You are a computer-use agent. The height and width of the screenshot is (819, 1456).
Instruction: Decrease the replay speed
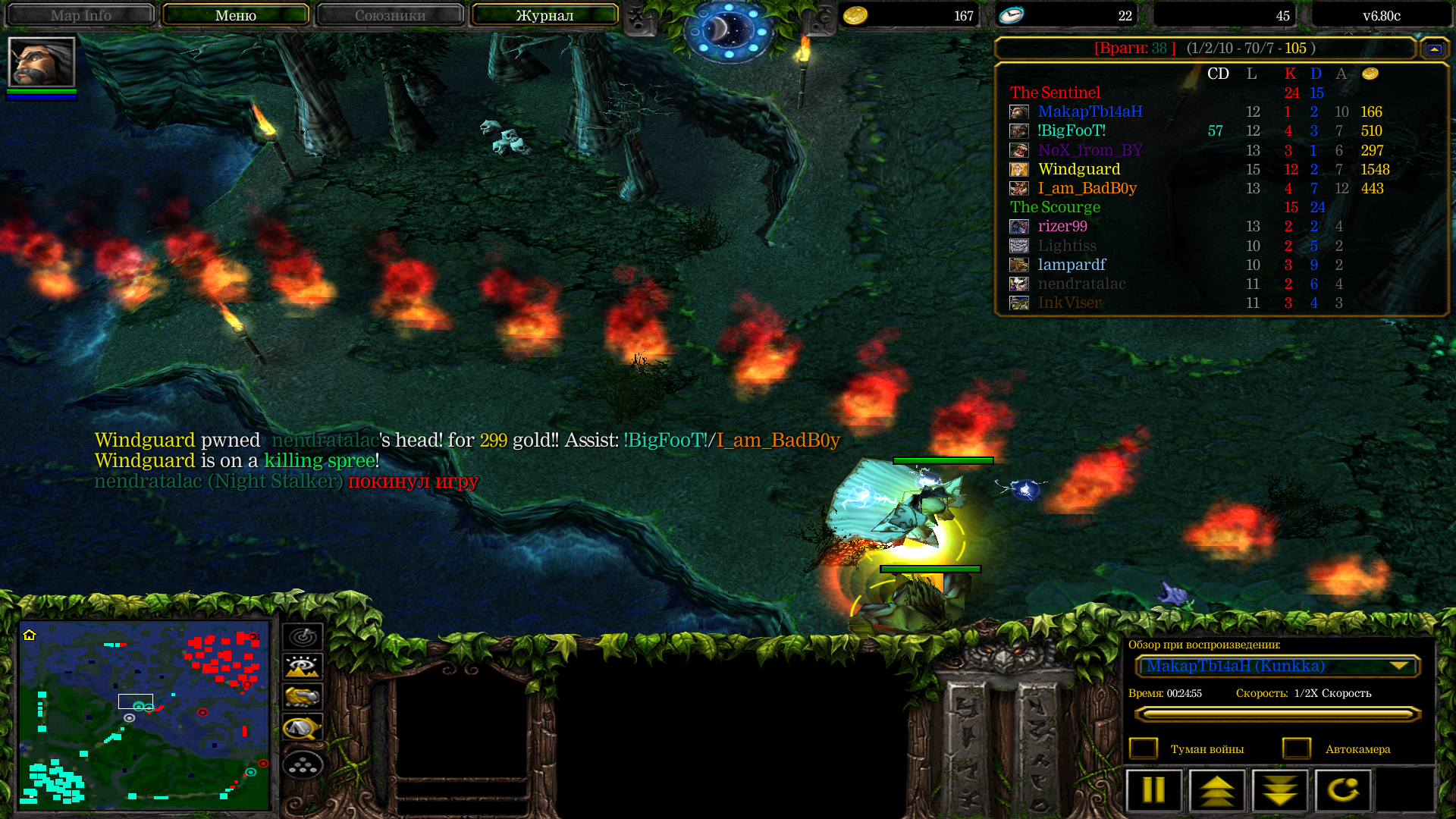1280,790
